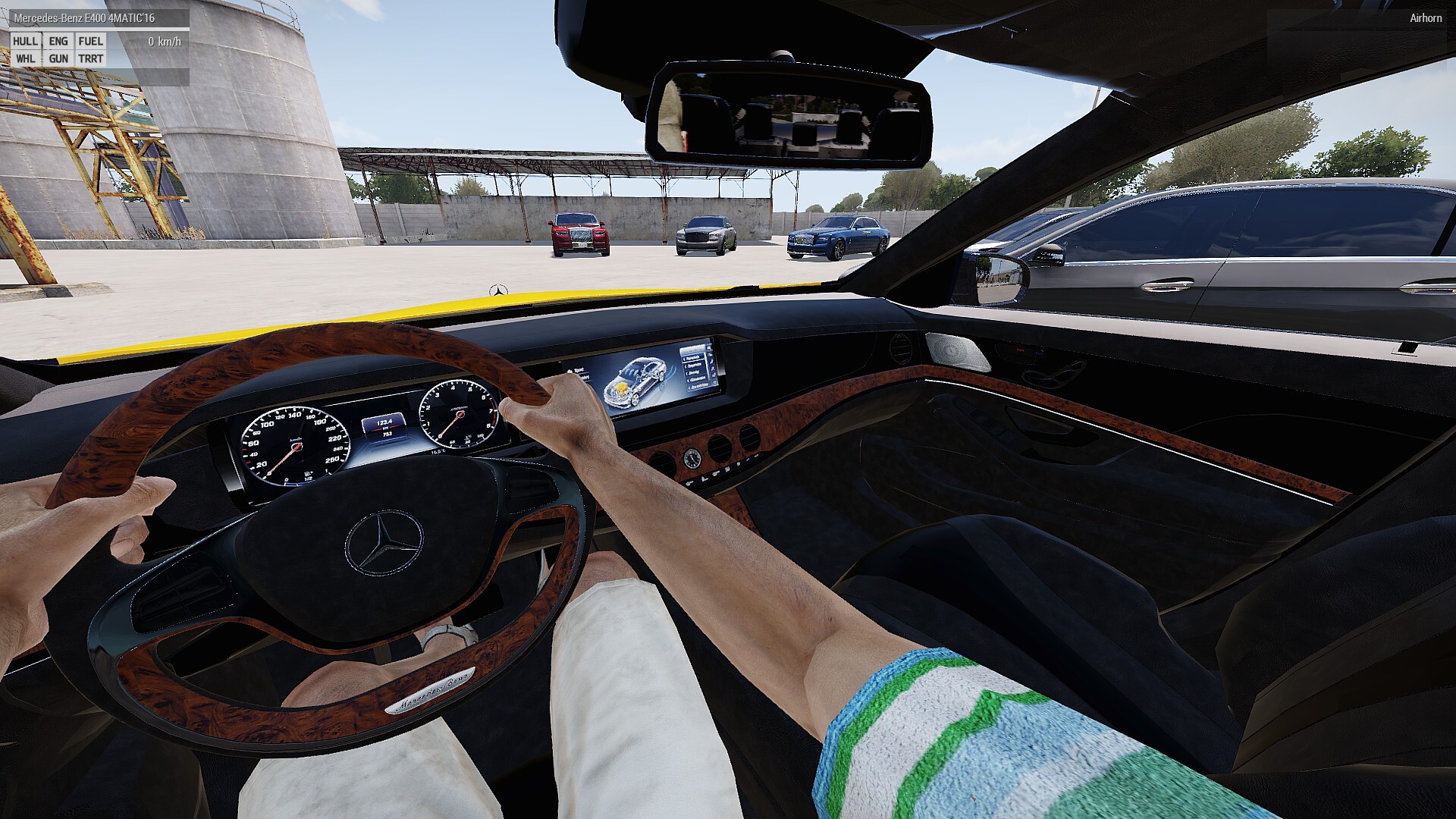Screen dimensions: 1456x819
Task: Click the WHL wheel status box
Action: point(25,58)
